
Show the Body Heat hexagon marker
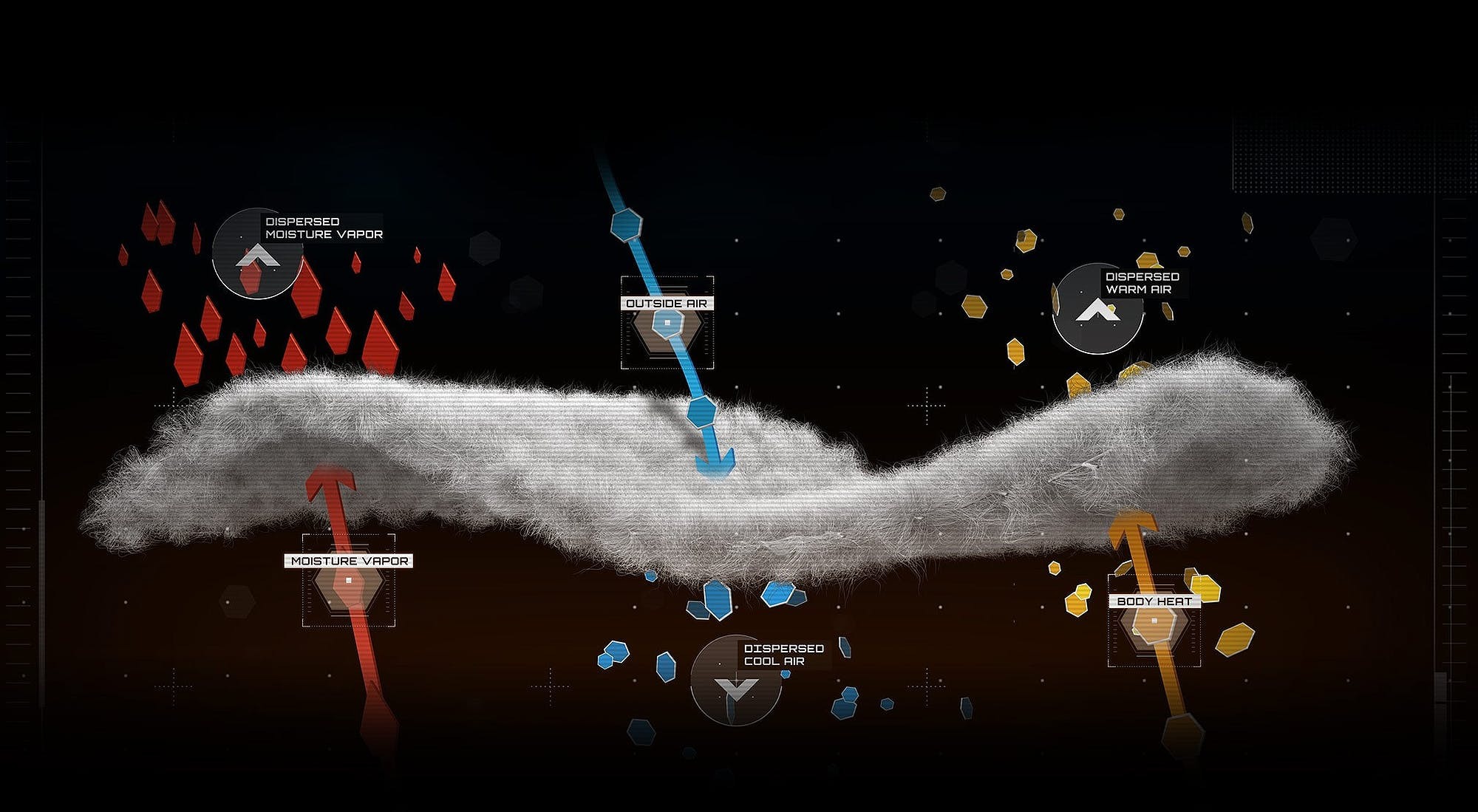click(x=1154, y=621)
